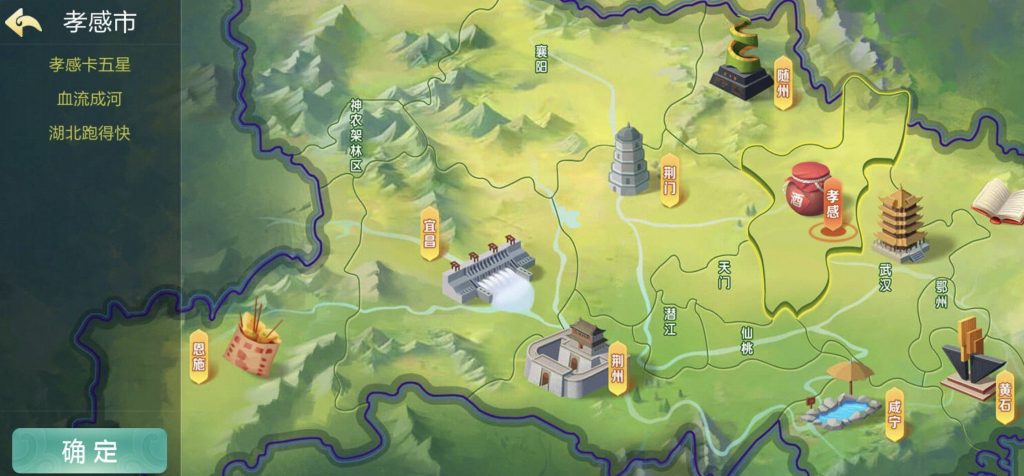Select the 荆州 city marker
Image resolution: width=1024 pixels, height=476 pixels.
(x=617, y=368)
